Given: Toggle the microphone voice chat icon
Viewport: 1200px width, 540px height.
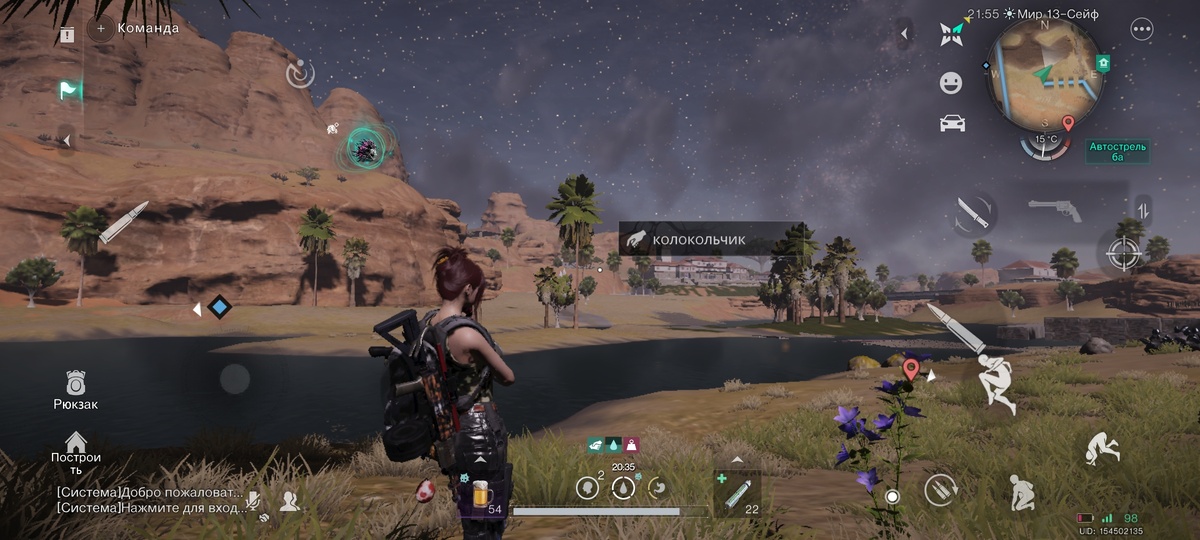Looking at the screenshot, I should tap(256, 500).
